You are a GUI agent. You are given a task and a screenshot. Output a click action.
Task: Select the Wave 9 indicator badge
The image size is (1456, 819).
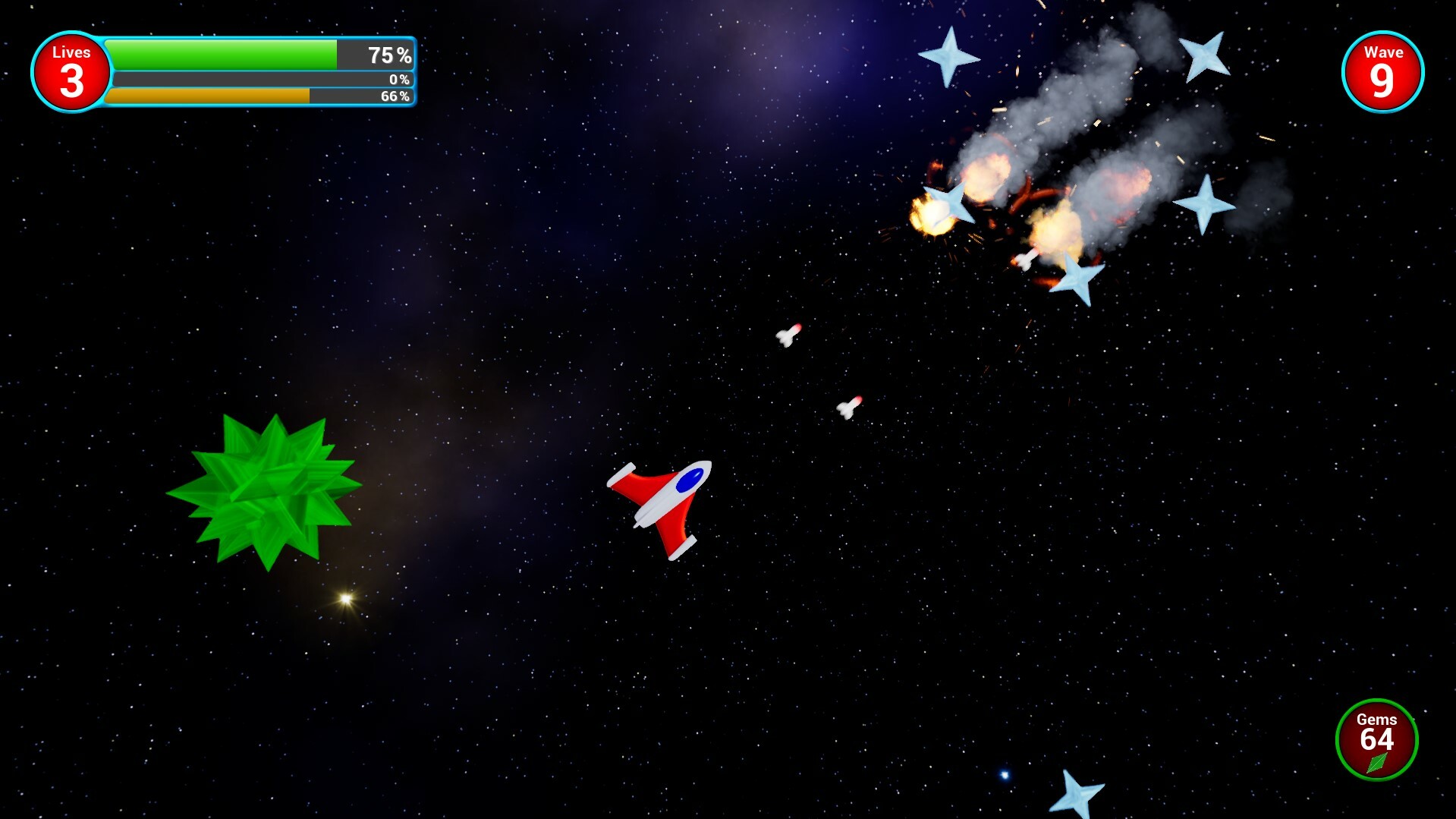click(x=1383, y=71)
